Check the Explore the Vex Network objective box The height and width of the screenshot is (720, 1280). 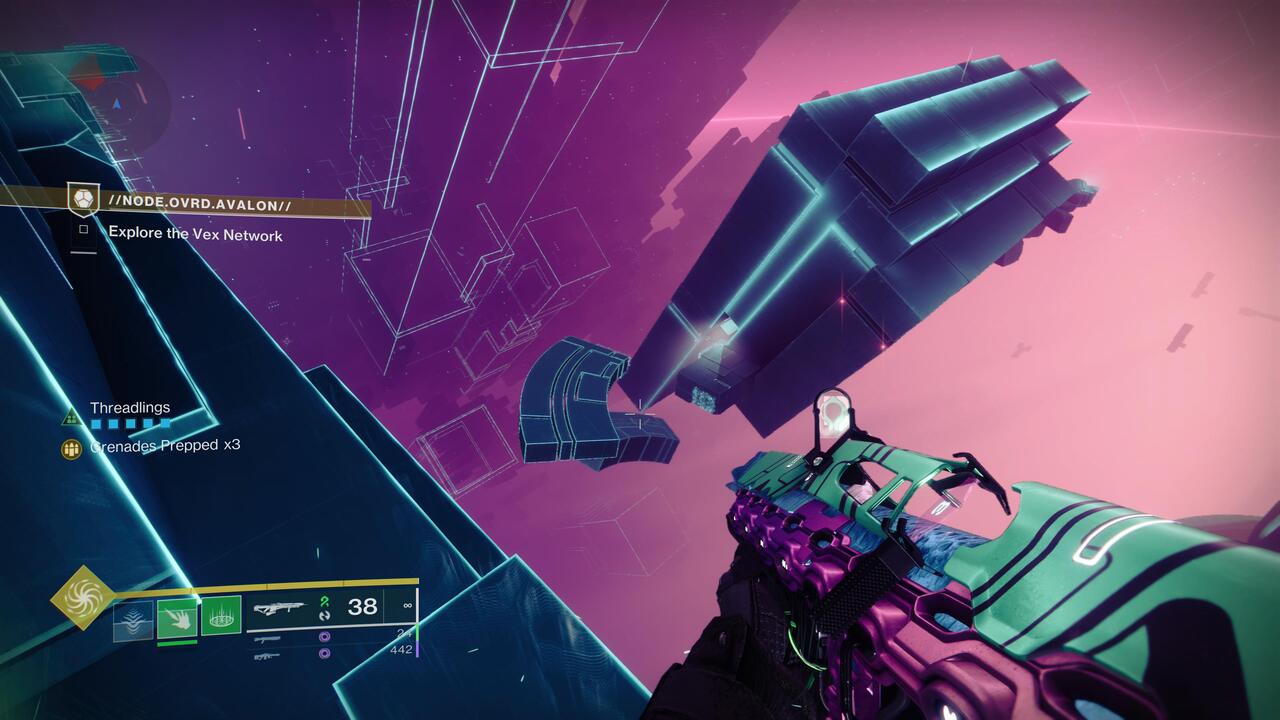pos(84,231)
